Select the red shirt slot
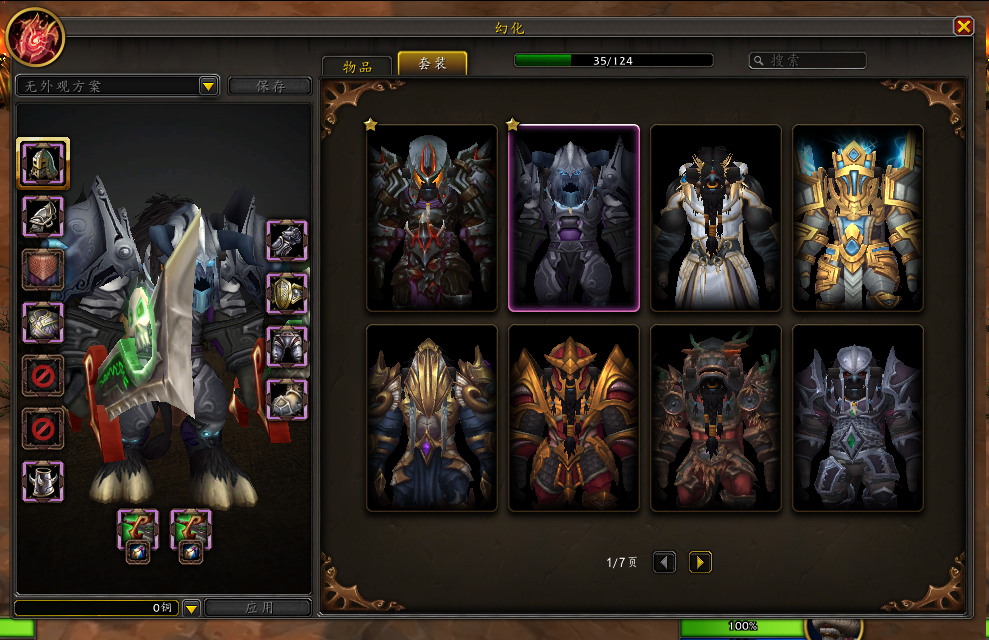Screen dimensions: 989x640 pyautogui.click(x=43, y=269)
